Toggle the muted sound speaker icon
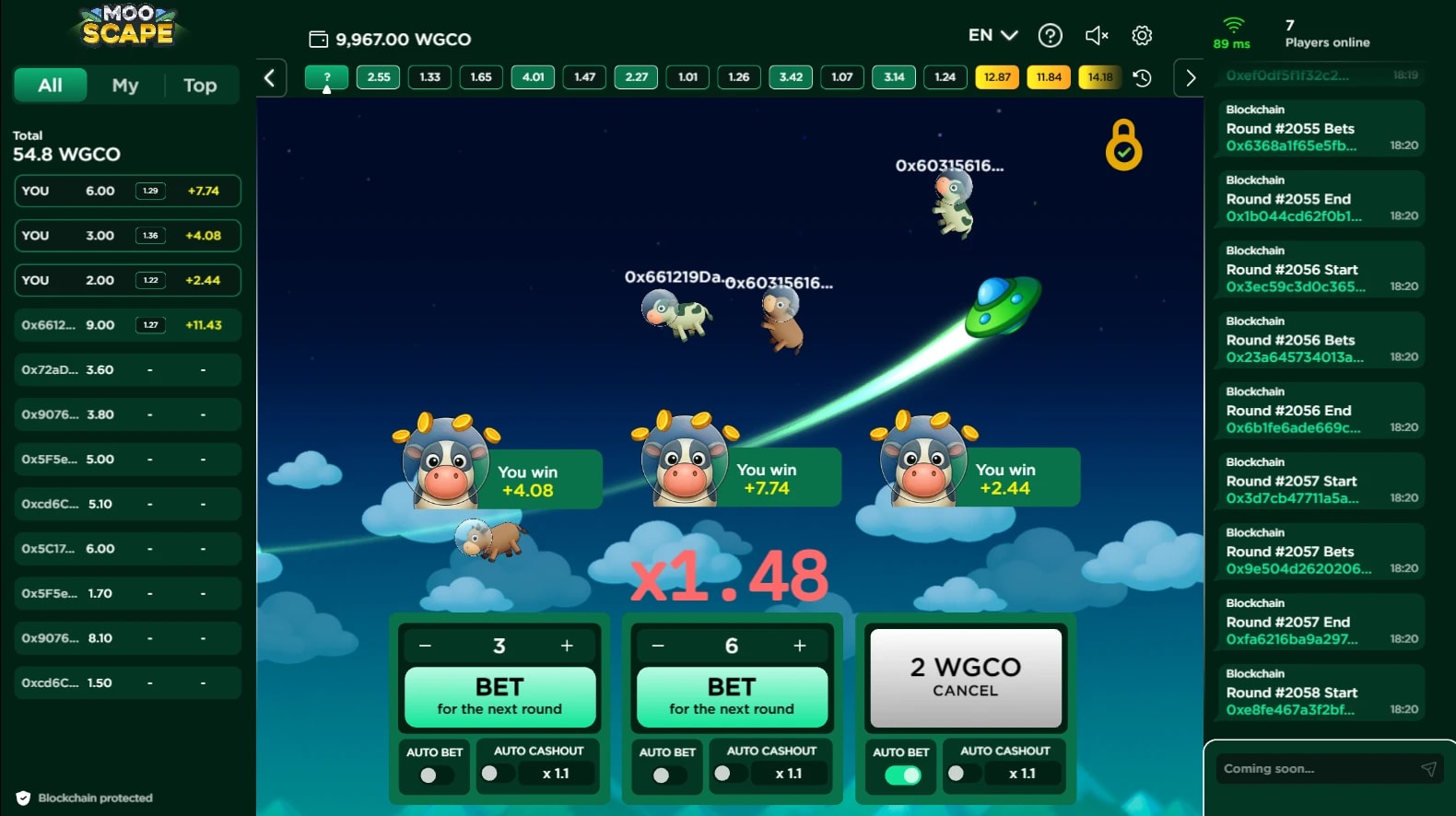Viewport: 1456px width, 816px height. point(1096,36)
